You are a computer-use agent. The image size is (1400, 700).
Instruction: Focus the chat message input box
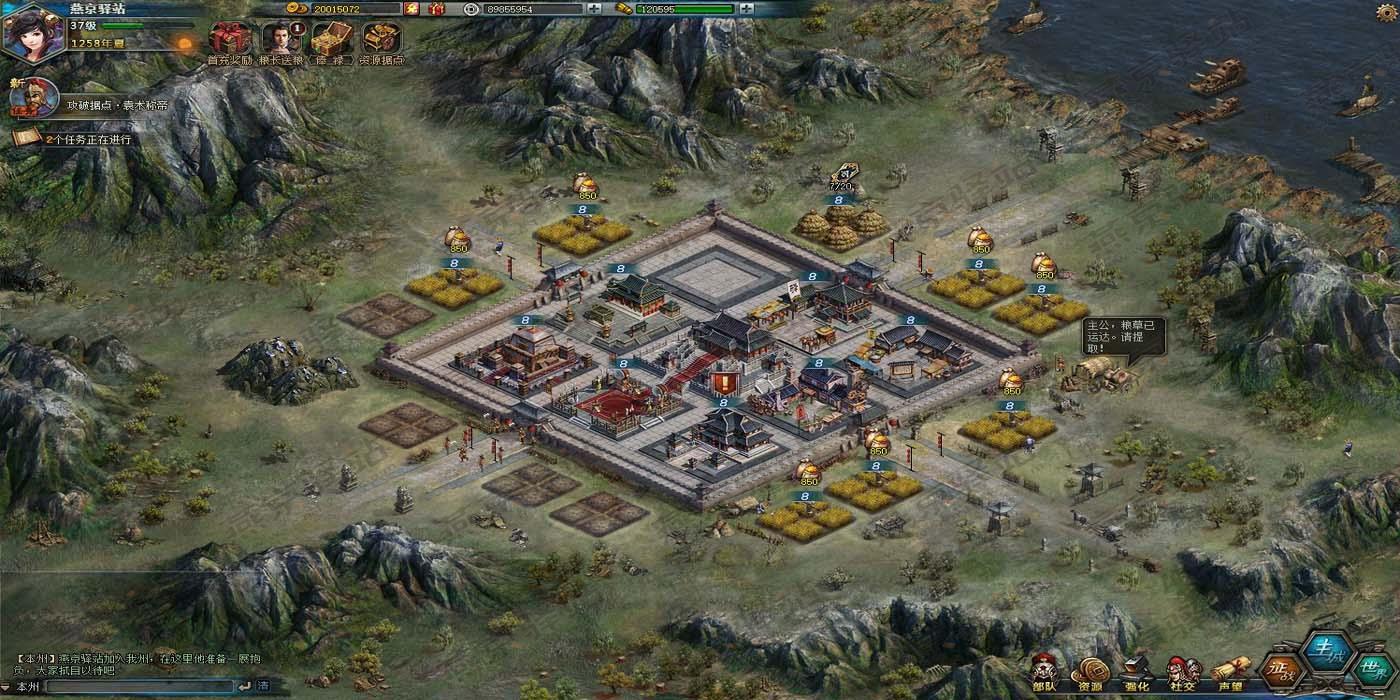pyautogui.click(x=140, y=686)
